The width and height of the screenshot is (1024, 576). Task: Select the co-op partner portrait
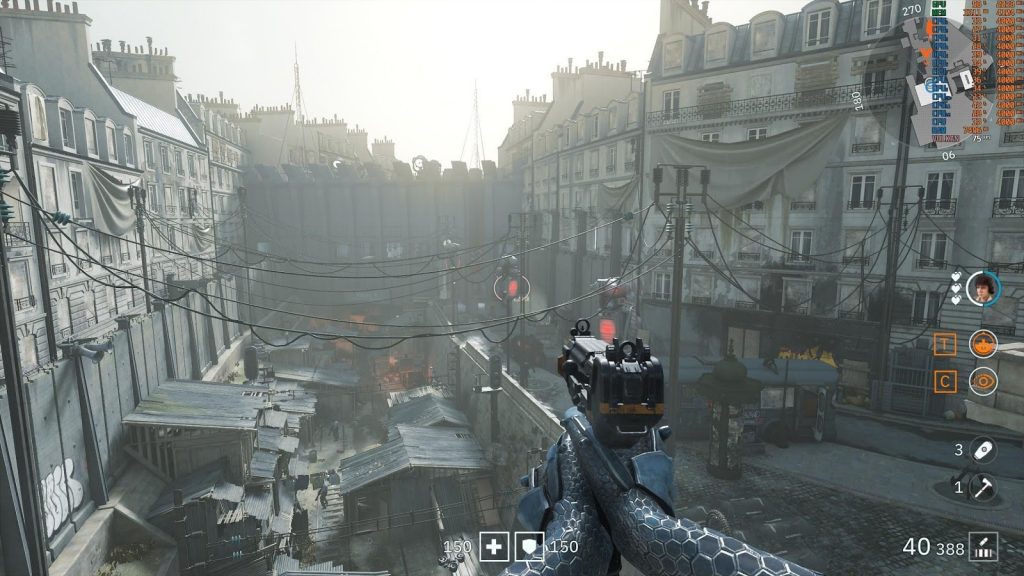coord(983,287)
